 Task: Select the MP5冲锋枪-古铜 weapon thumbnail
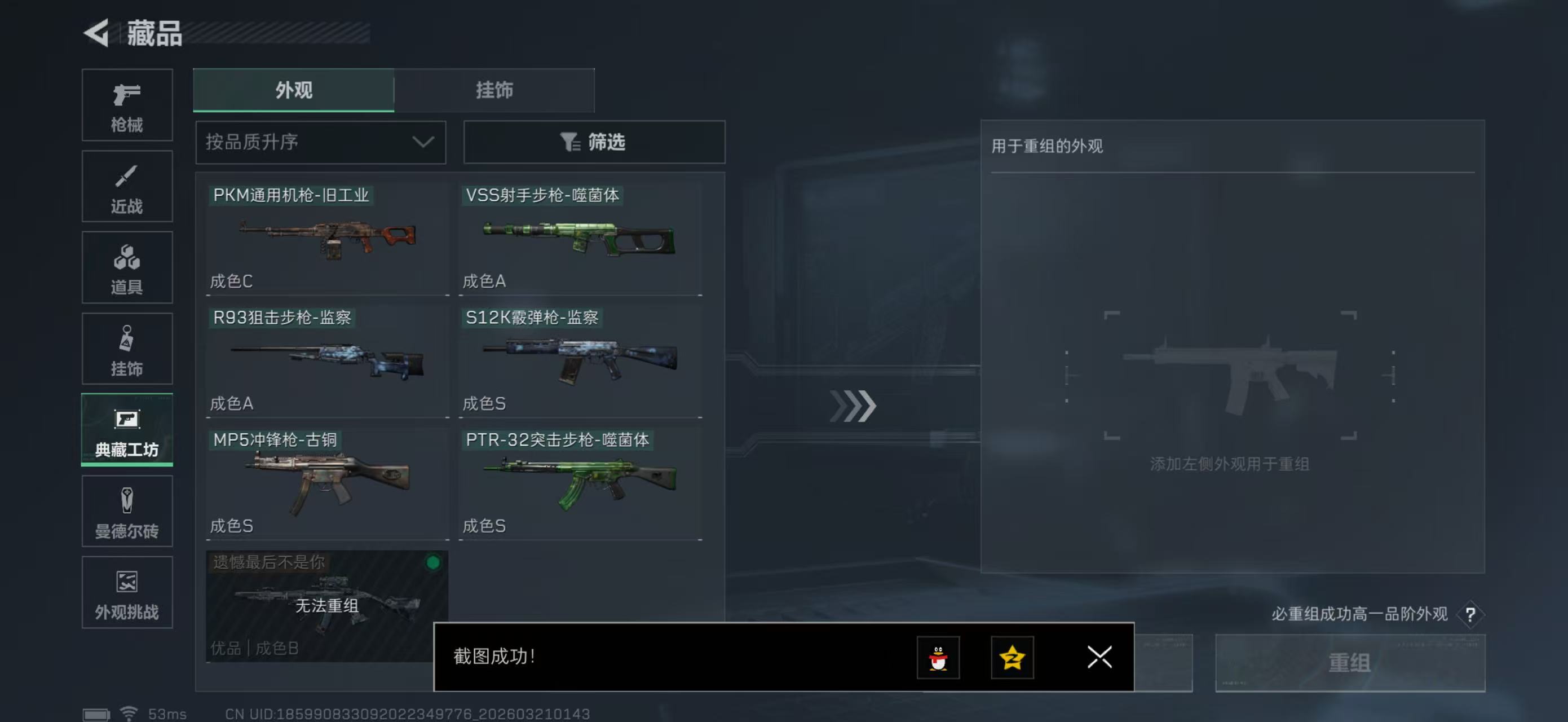(326, 481)
